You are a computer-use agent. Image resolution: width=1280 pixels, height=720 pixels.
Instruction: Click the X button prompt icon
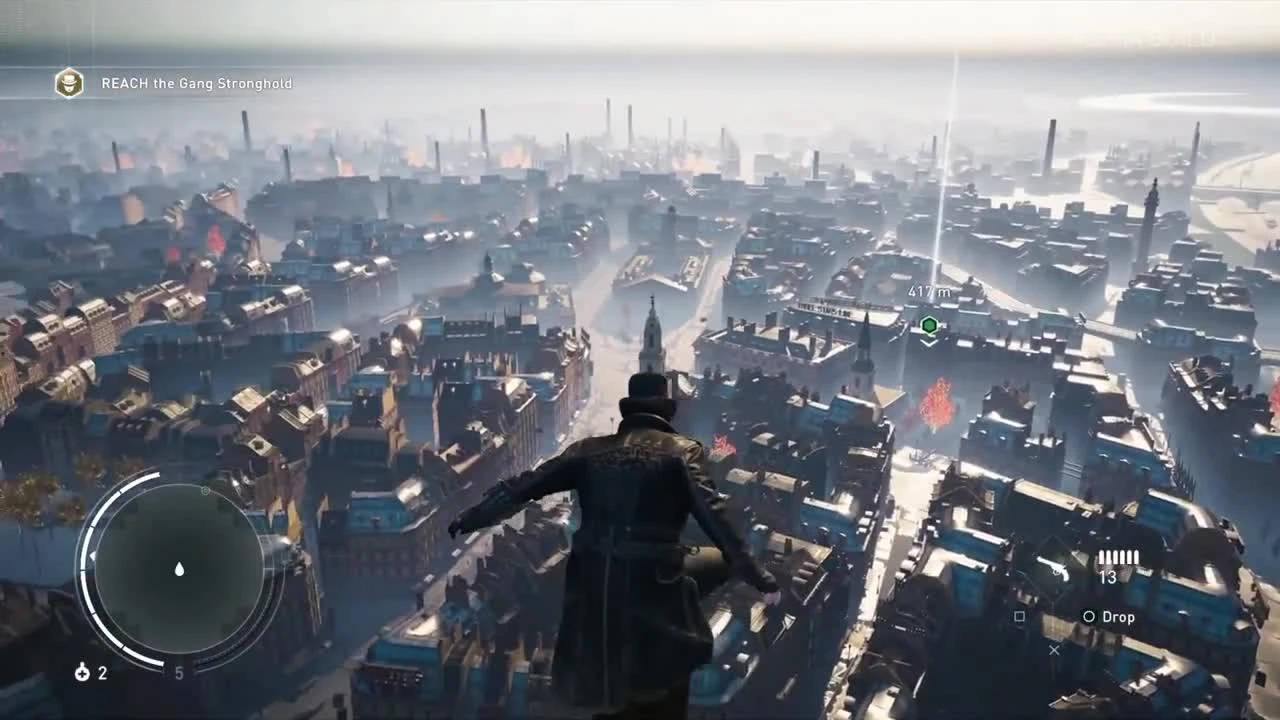(1054, 650)
